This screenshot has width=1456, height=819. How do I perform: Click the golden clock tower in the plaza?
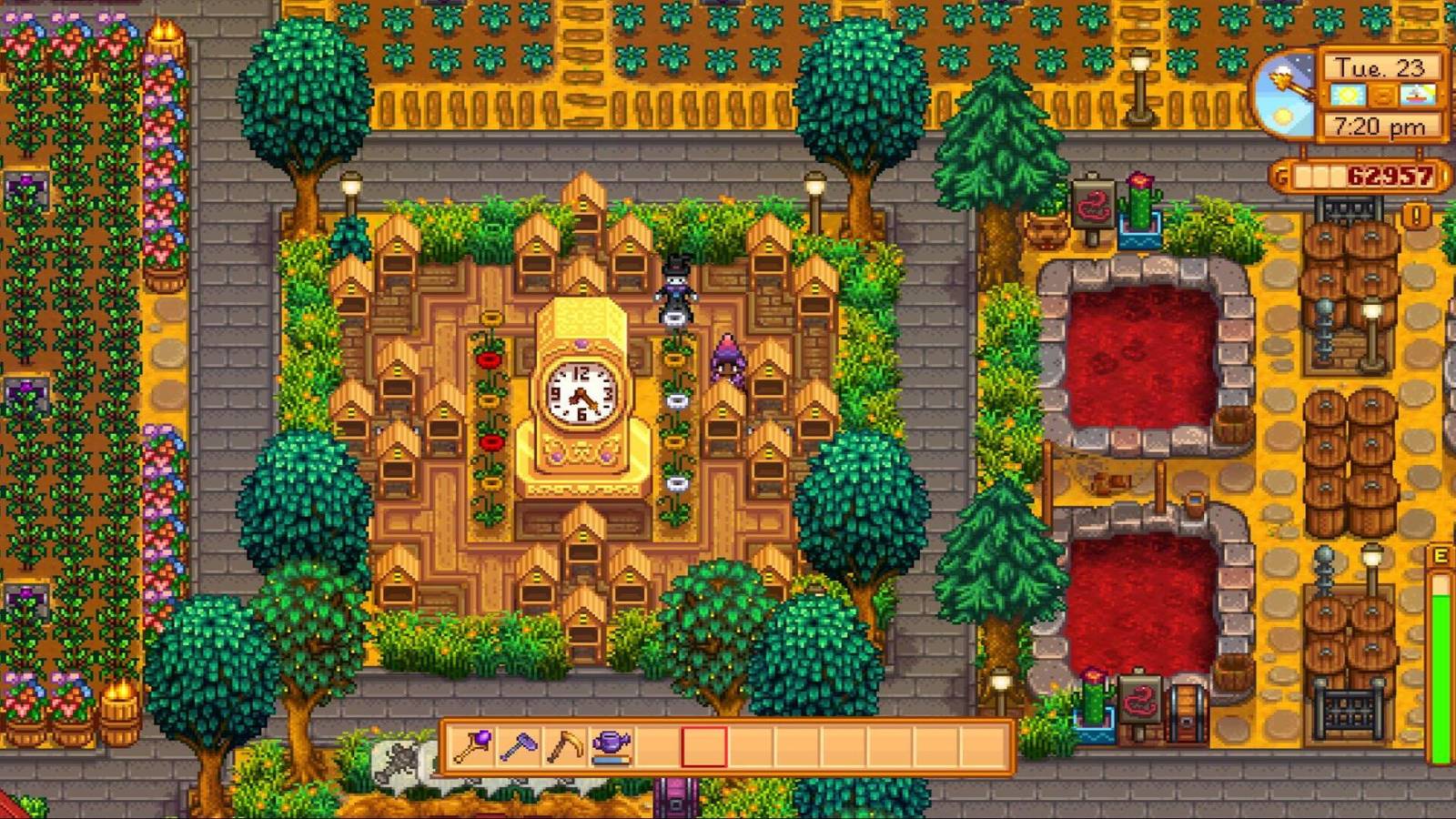tap(582, 391)
